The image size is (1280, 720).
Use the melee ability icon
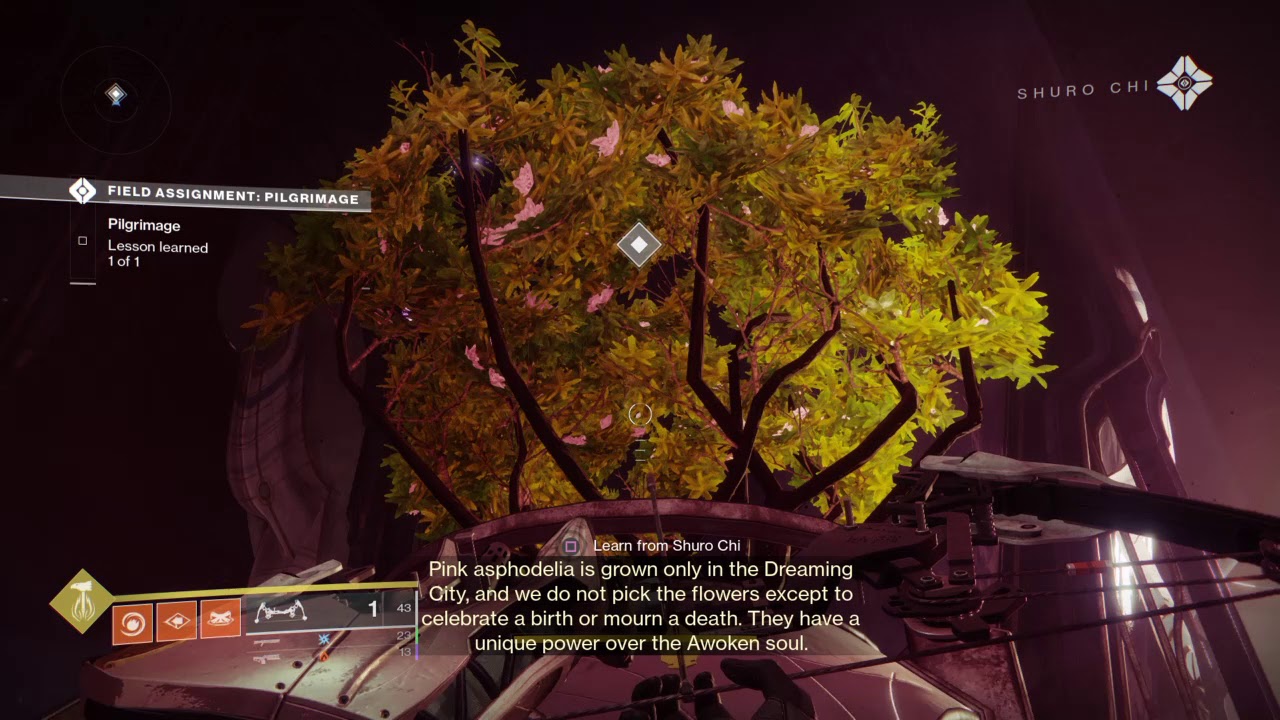(177, 623)
